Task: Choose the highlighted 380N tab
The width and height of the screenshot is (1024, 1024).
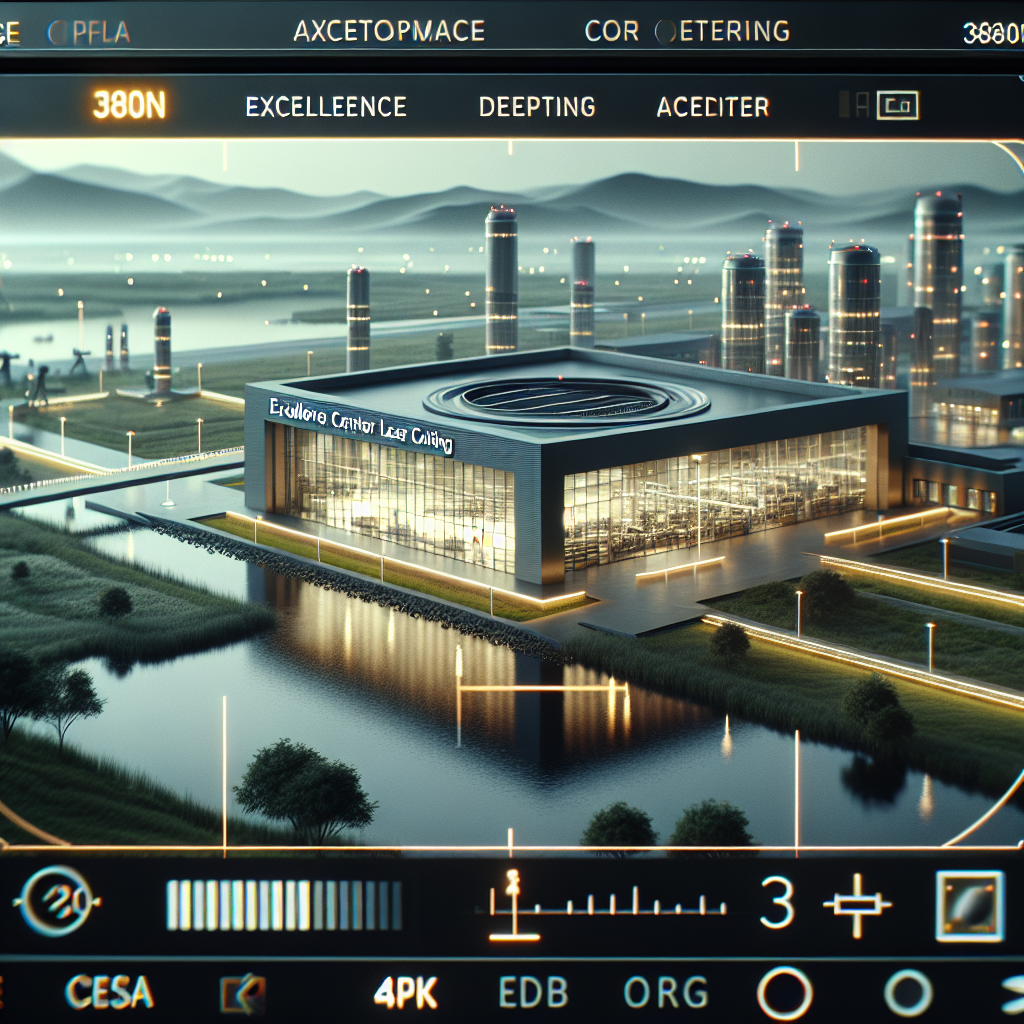Action: click(x=128, y=106)
